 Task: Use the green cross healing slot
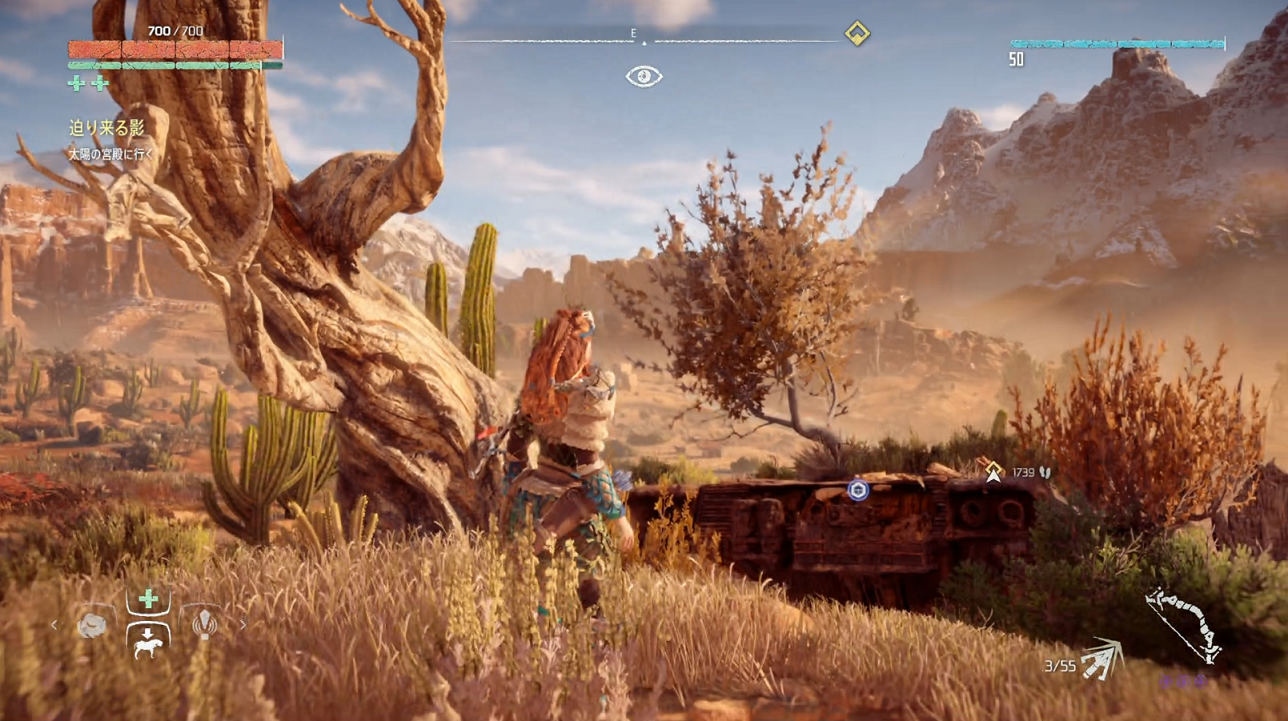tap(148, 599)
